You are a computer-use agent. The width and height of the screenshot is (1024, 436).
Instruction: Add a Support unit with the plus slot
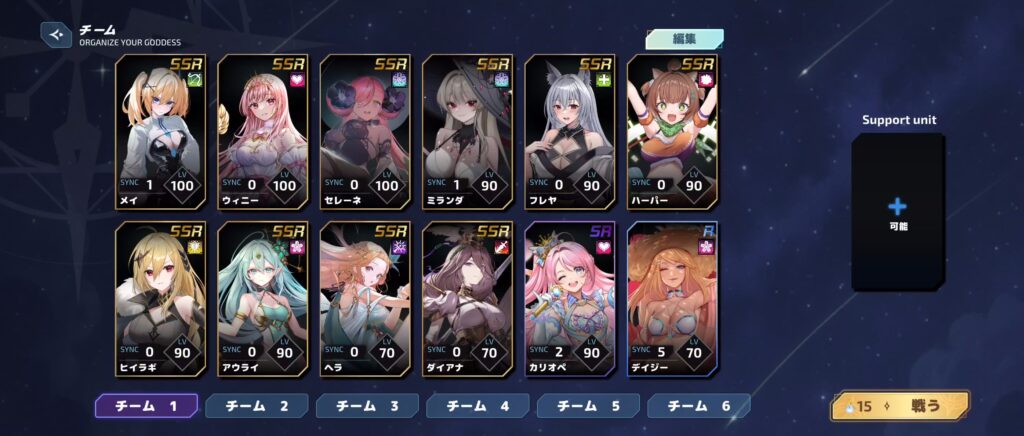[897, 210]
